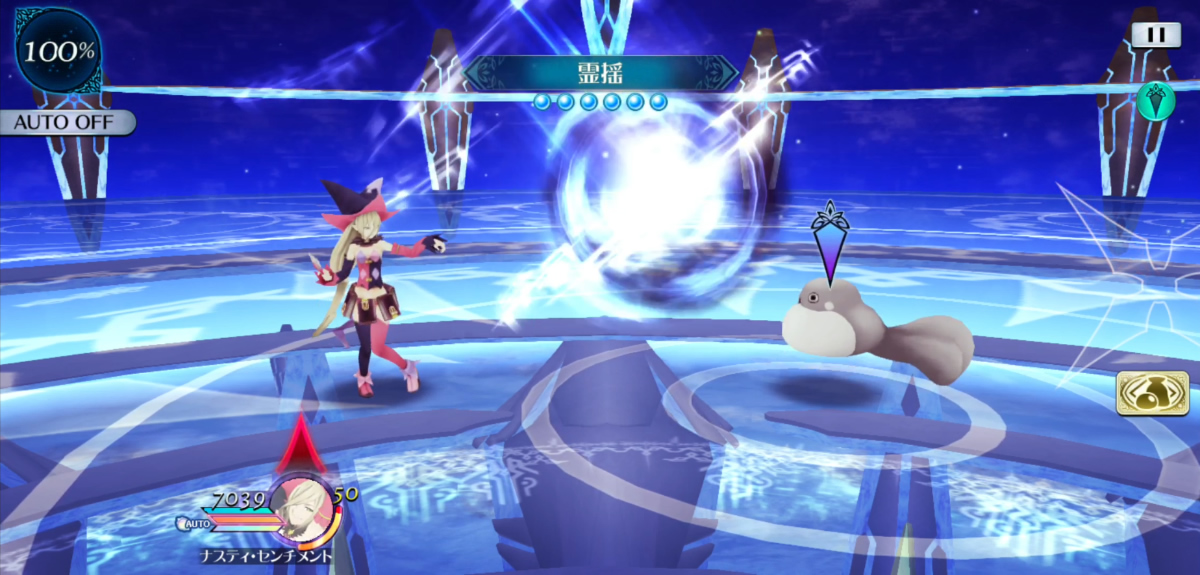This screenshot has width=1200, height=575.
Task: Pause the battle
Action: 1155,34
